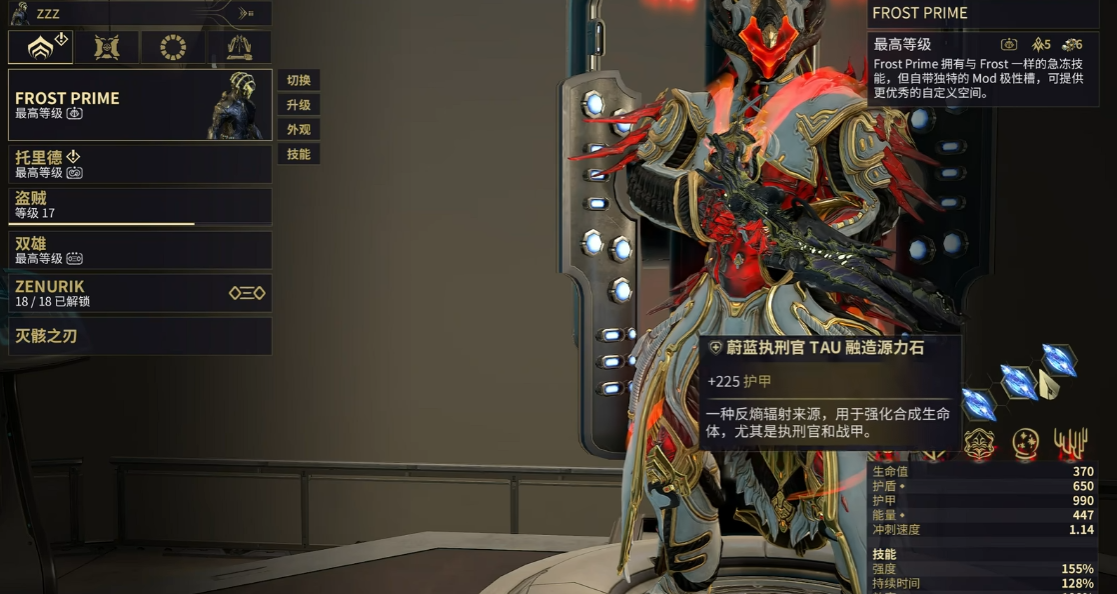
Task: Click the tan shield-shaped shard slot
Action: [1048, 384]
